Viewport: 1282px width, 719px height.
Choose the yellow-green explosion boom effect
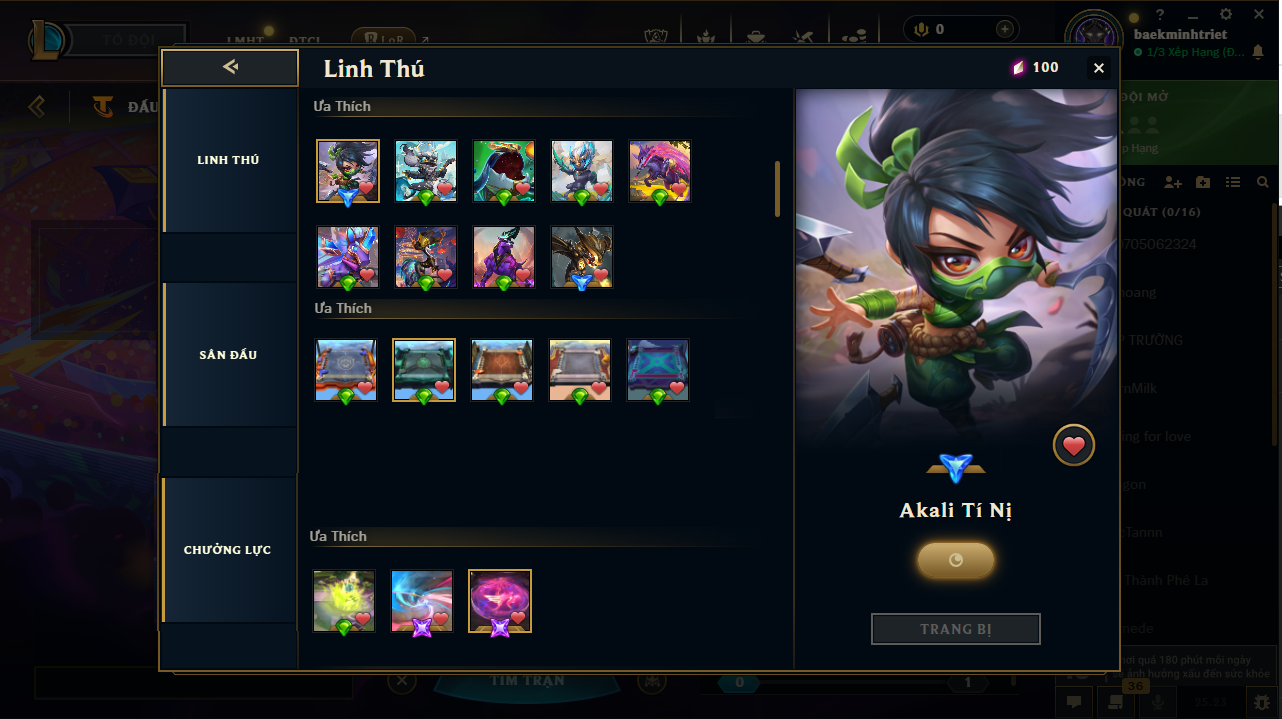click(x=343, y=600)
